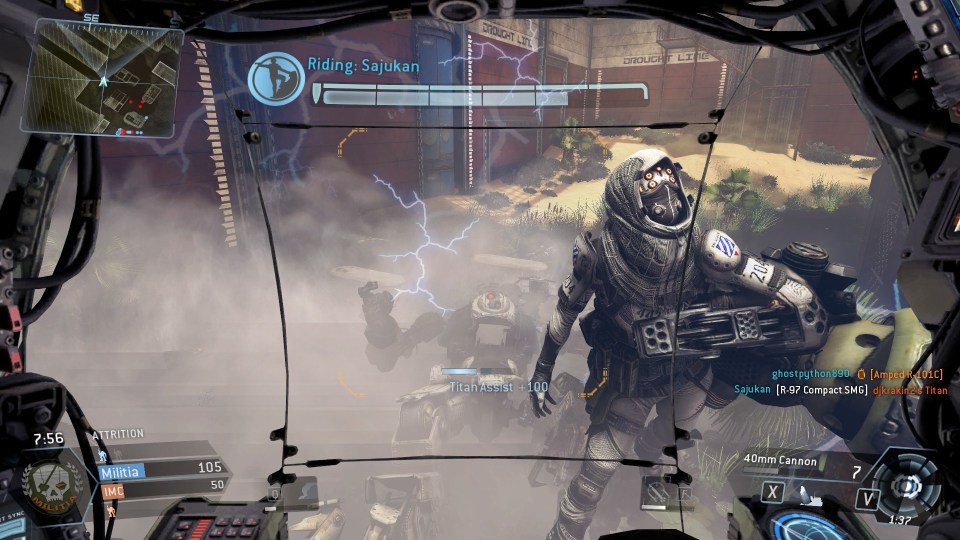Click the minimap radar display
The image size is (960, 540).
[x=103, y=78]
